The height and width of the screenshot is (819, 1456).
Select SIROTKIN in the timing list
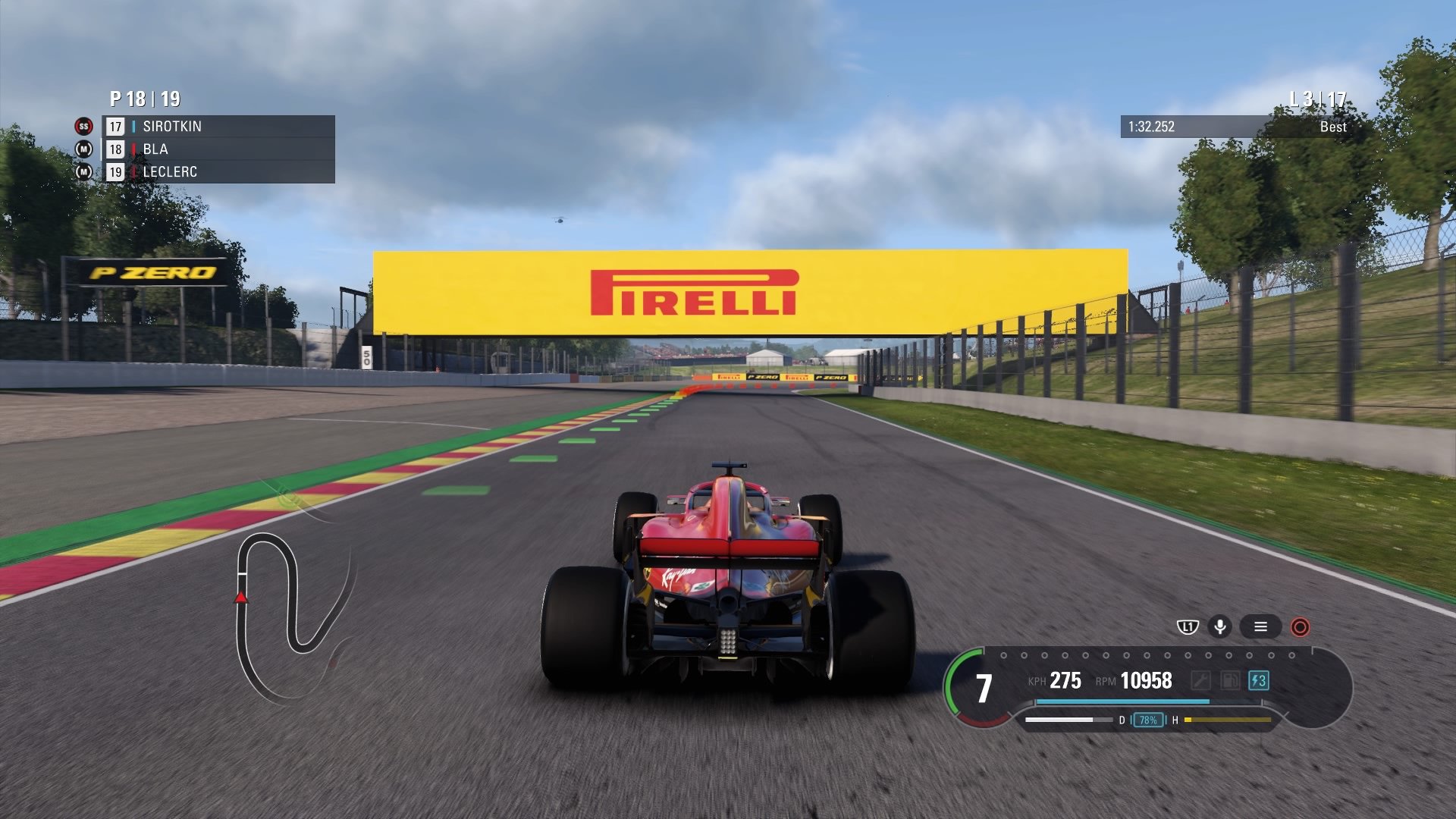pyautogui.click(x=171, y=127)
